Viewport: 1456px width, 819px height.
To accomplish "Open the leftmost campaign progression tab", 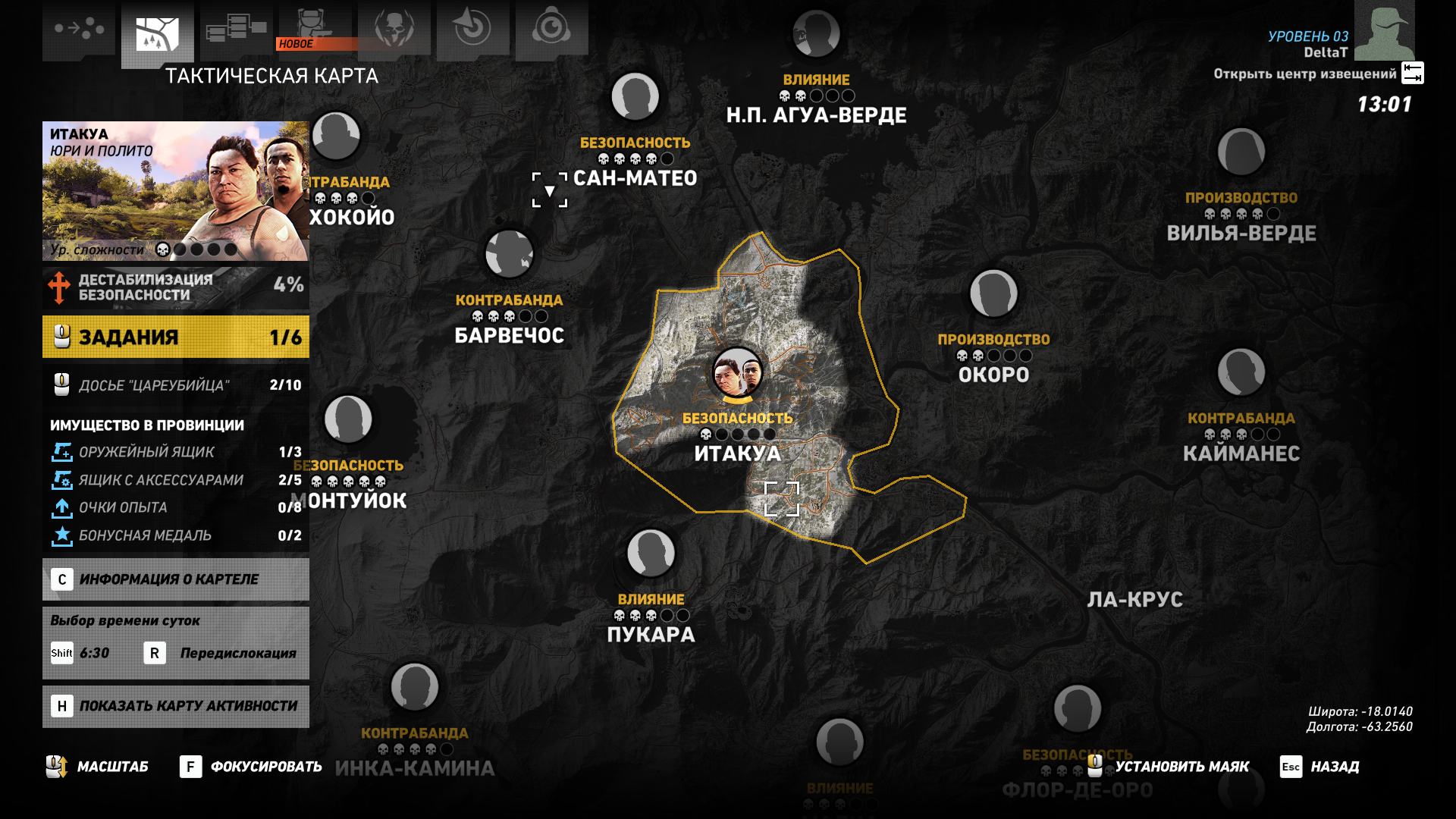I will [x=80, y=27].
